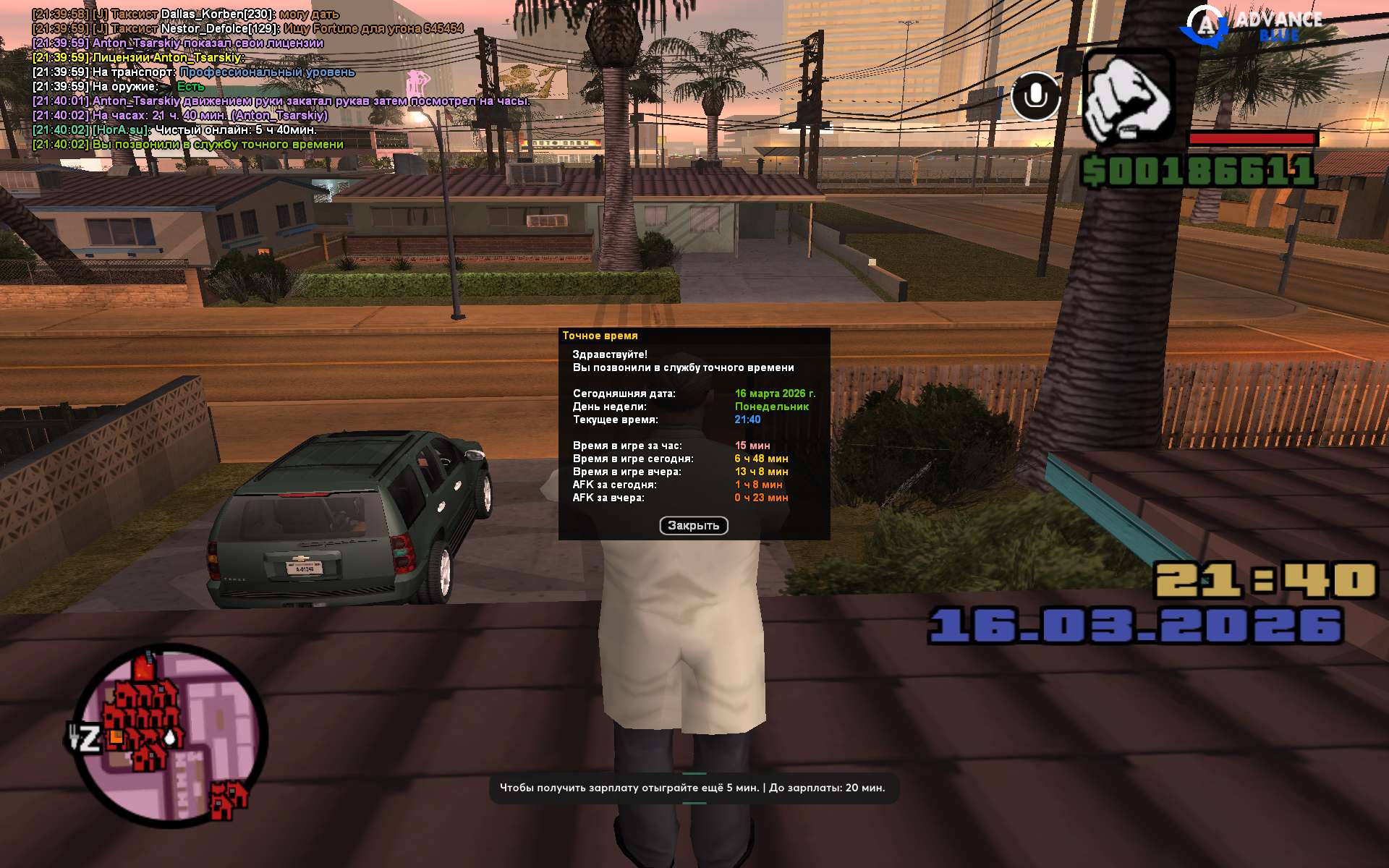This screenshot has width=1389, height=868.
Task: Close the Точное время dialog with Закрыть
Action: pos(693,526)
